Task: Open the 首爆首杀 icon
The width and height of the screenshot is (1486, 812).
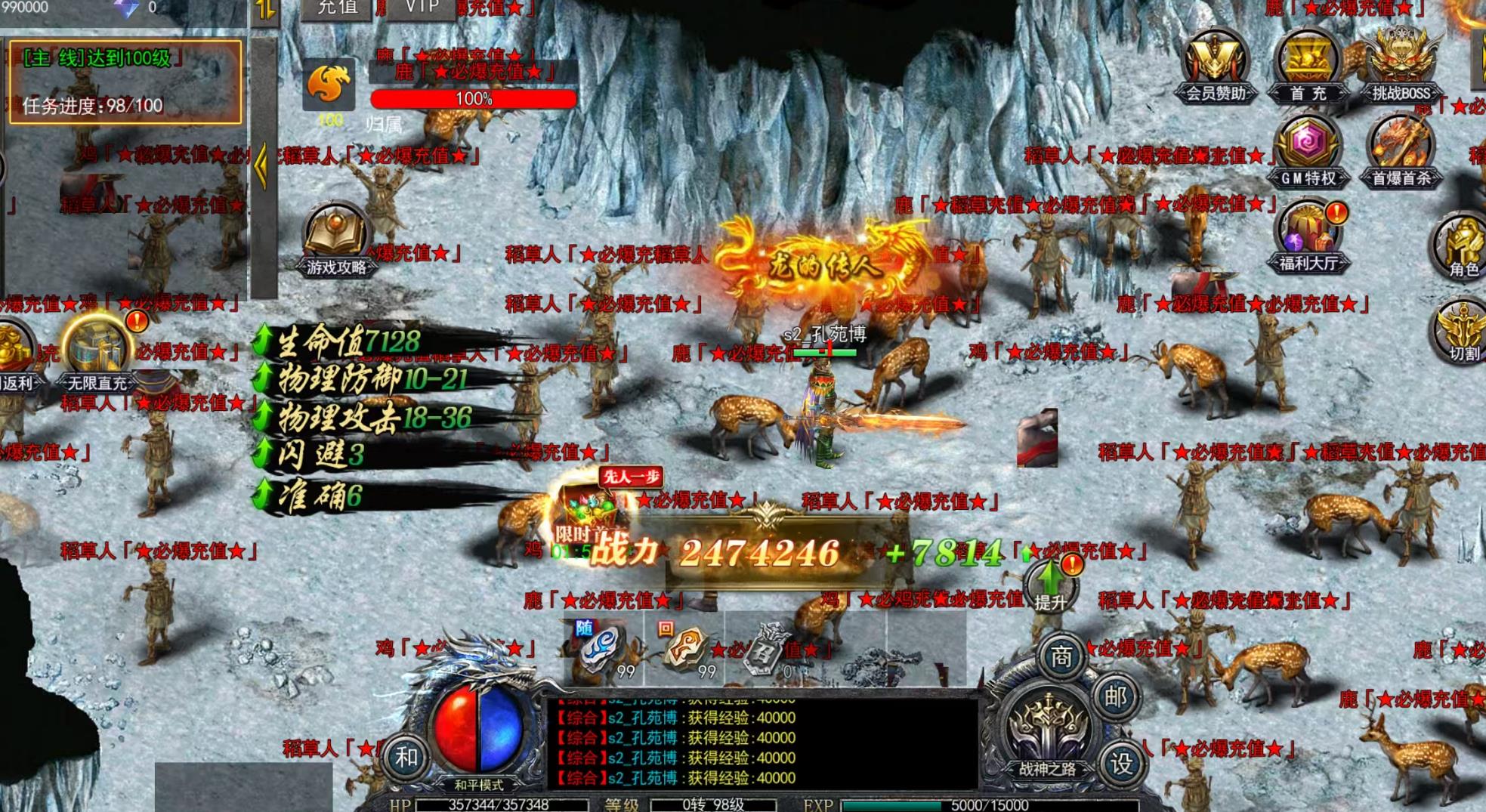Action: pyautogui.click(x=1401, y=151)
